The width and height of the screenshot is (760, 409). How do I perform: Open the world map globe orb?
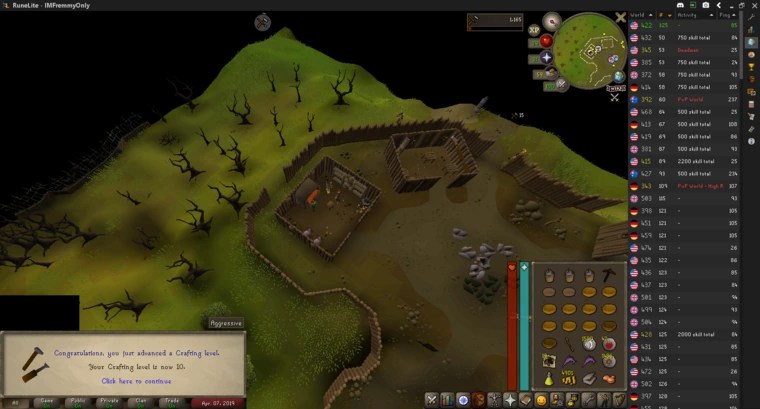pos(619,76)
